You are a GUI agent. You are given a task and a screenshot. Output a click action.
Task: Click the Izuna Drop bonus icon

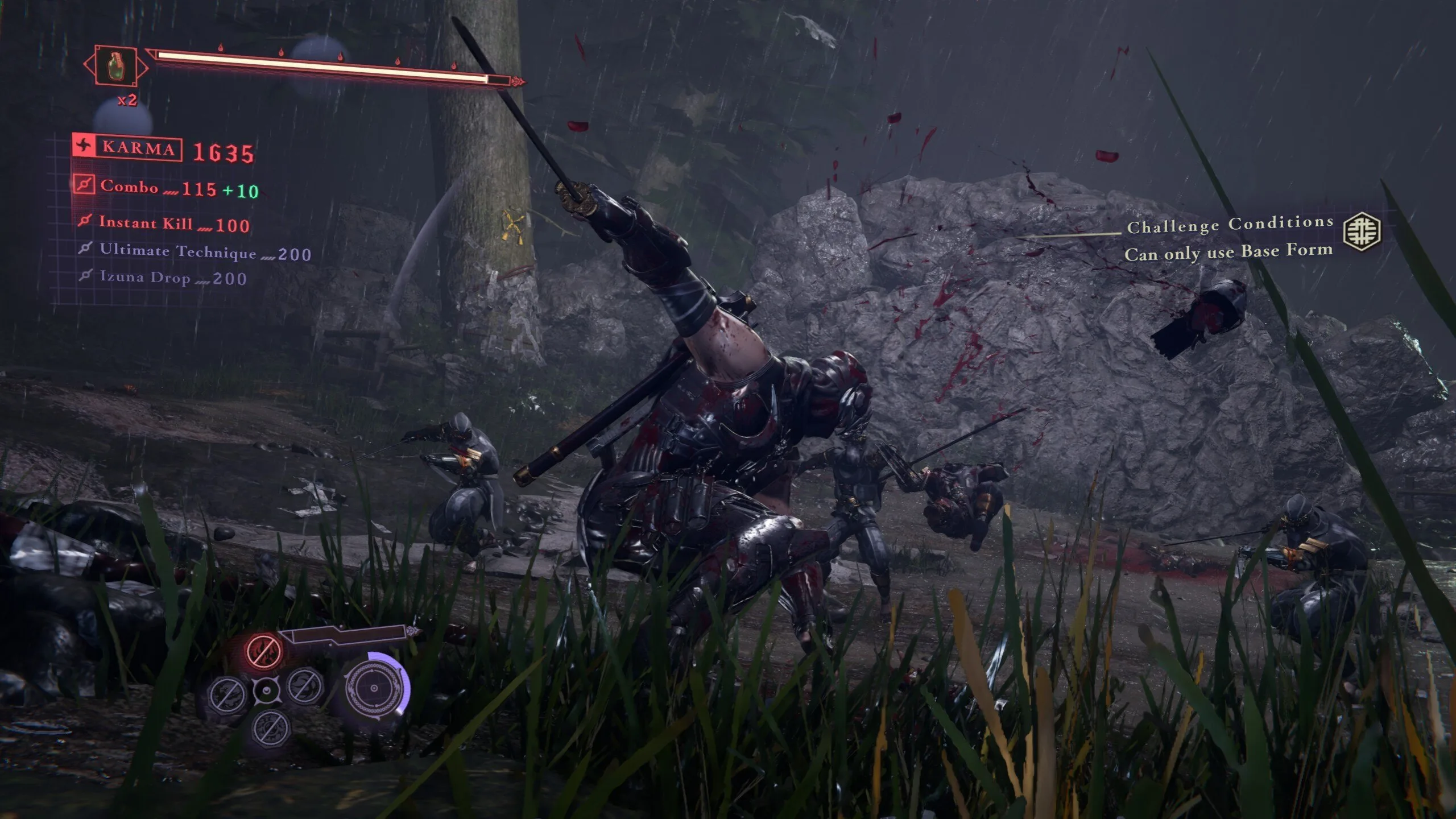[86, 275]
